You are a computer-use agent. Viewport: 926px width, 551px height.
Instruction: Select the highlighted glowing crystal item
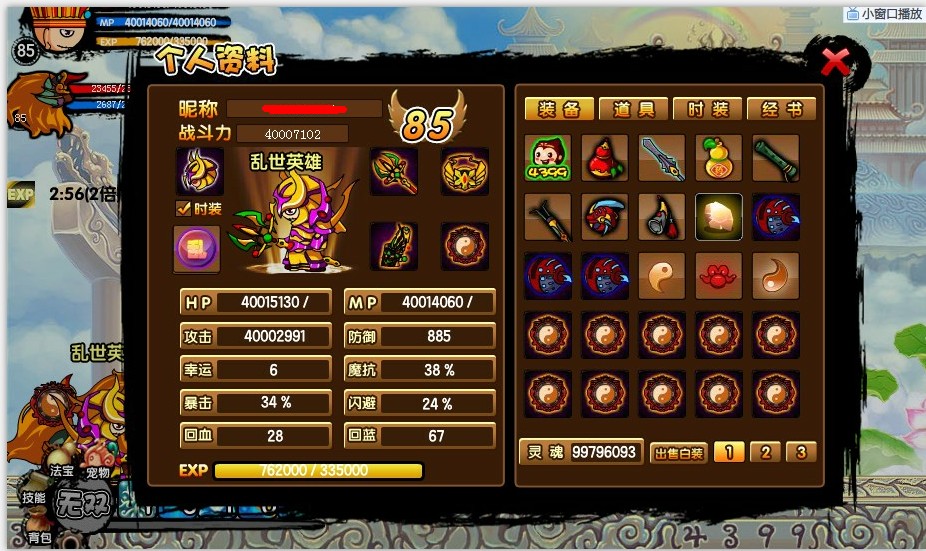(718, 217)
